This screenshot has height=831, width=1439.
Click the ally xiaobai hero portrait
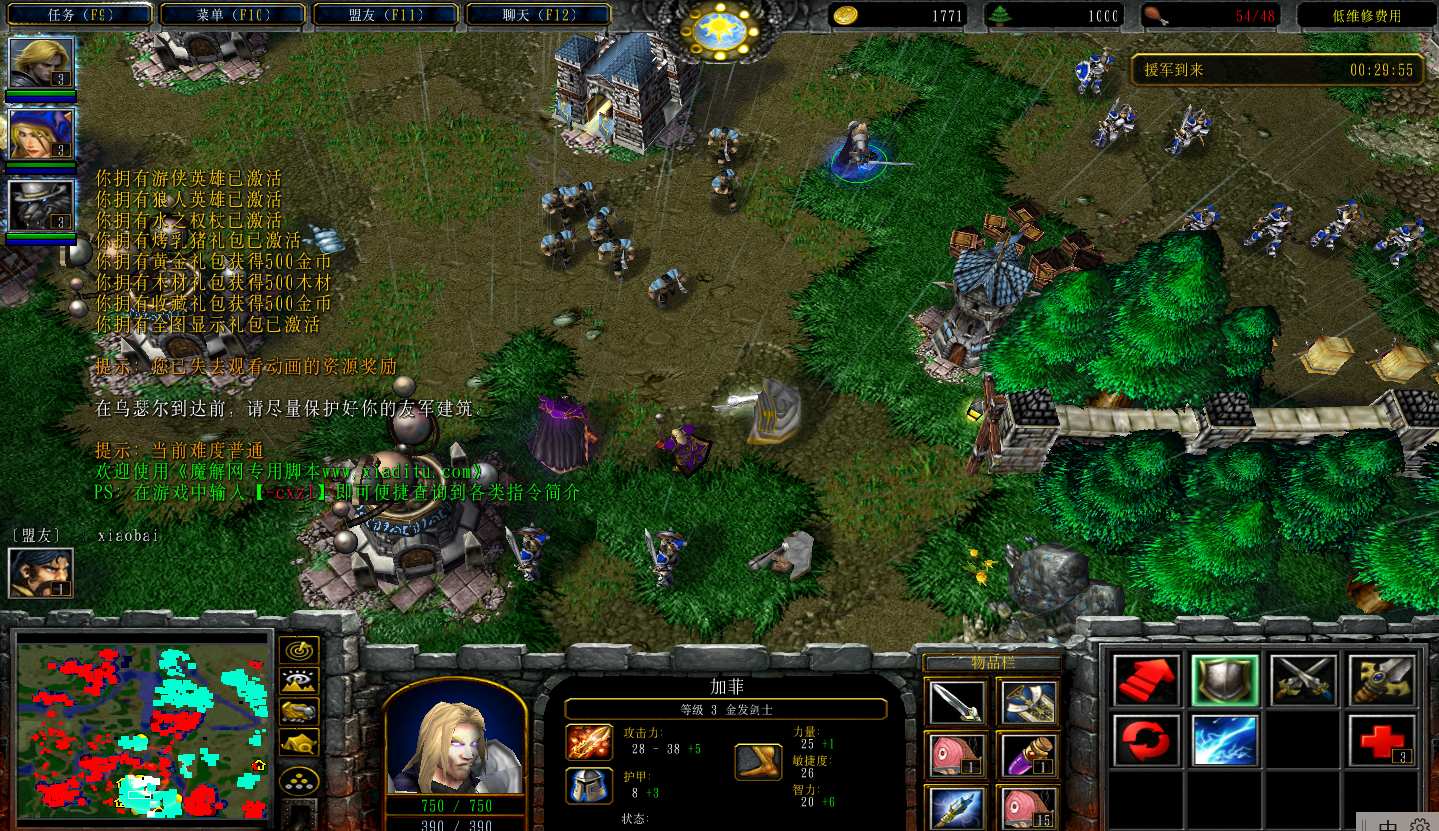[41, 572]
